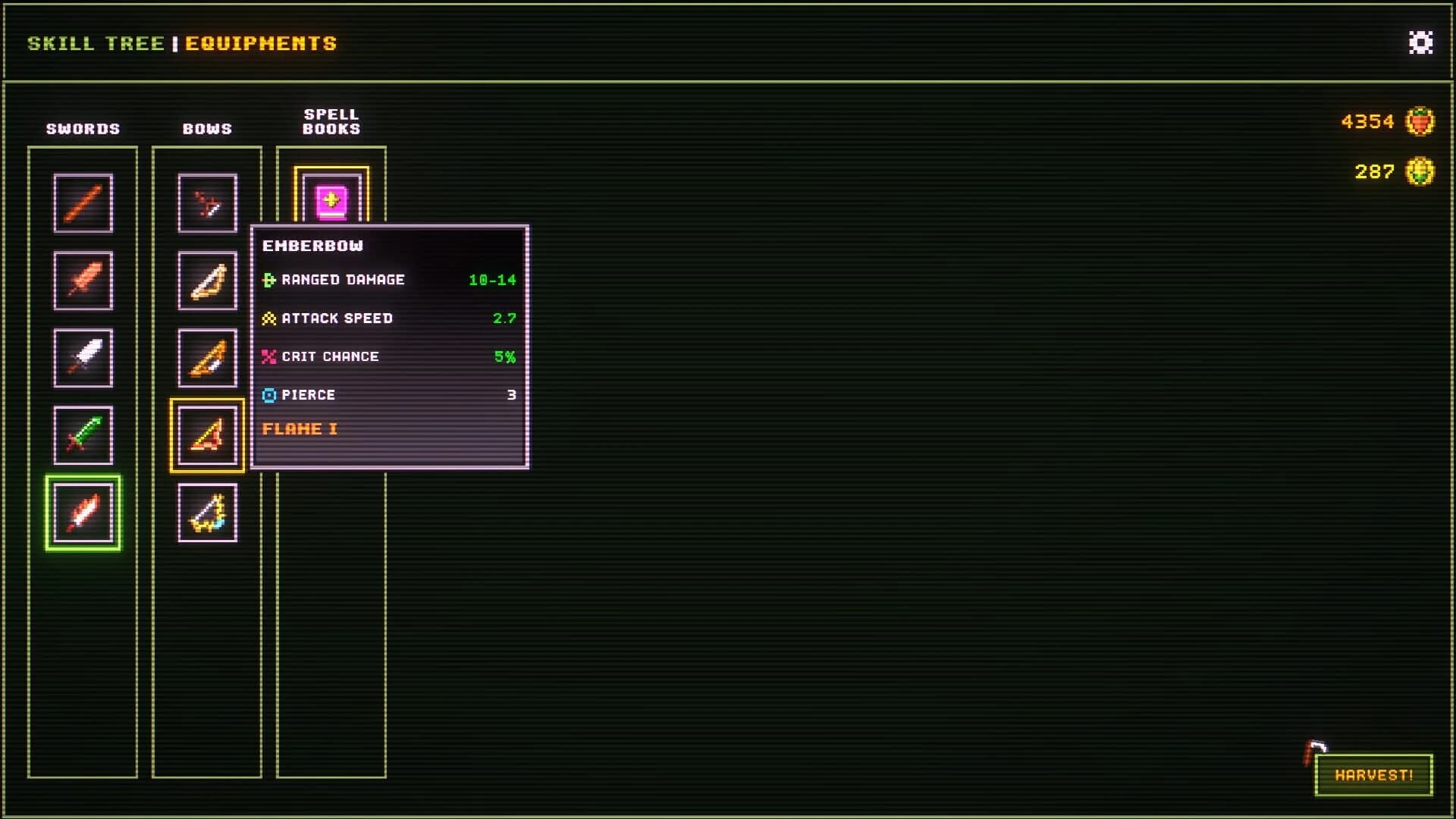The height and width of the screenshot is (819, 1456).
Task: Select the equipped red glowing sword
Action: pos(83,512)
